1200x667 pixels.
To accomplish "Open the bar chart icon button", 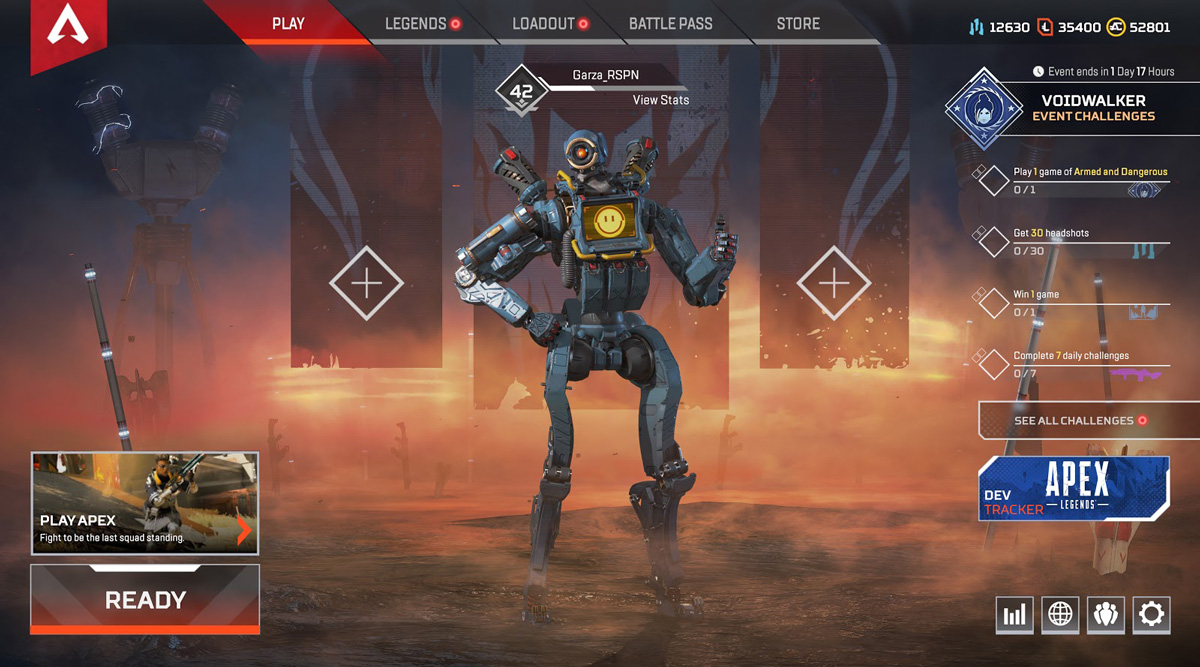I will [1015, 615].
